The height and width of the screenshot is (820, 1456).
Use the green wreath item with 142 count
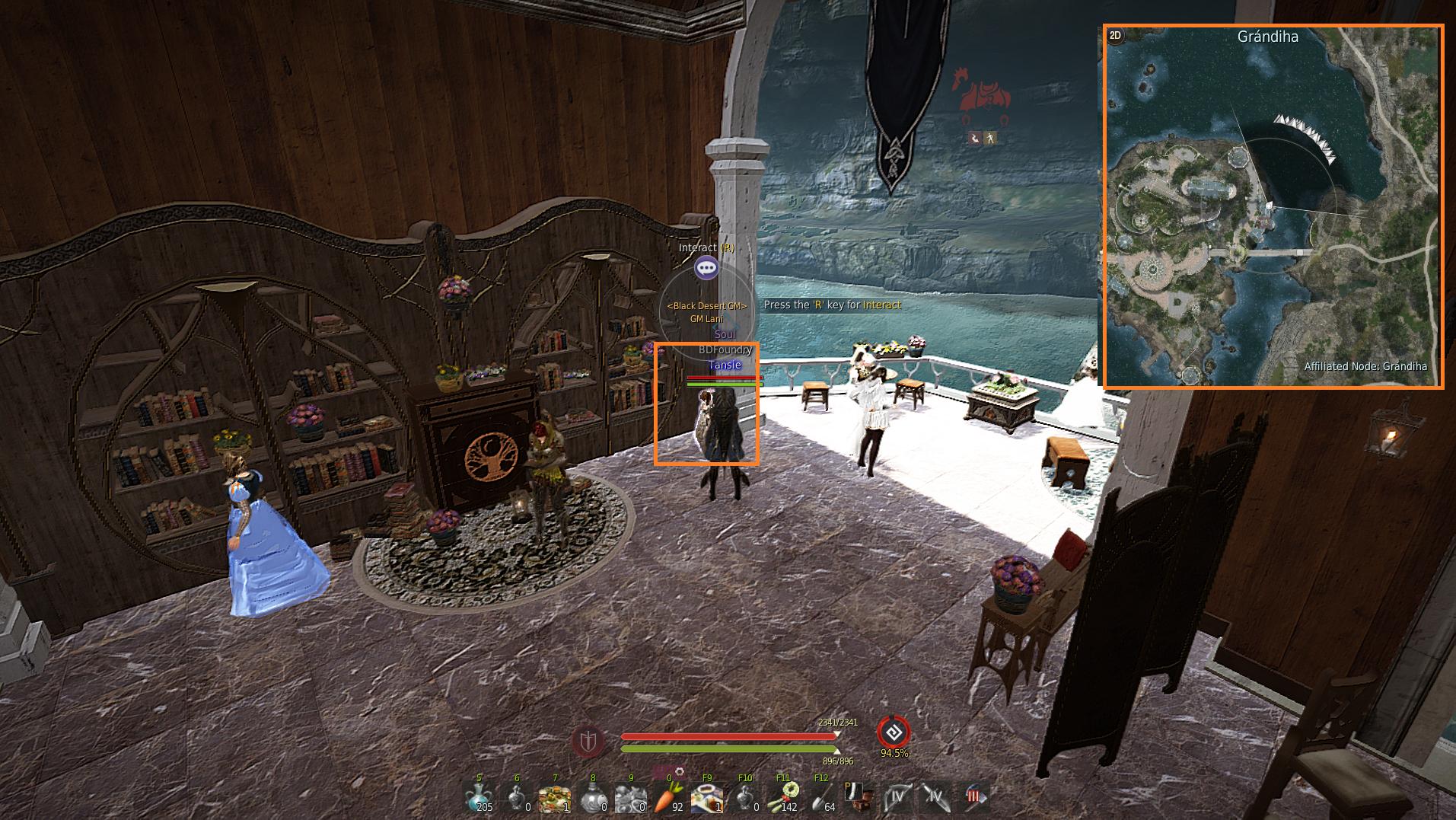(783, 797)
